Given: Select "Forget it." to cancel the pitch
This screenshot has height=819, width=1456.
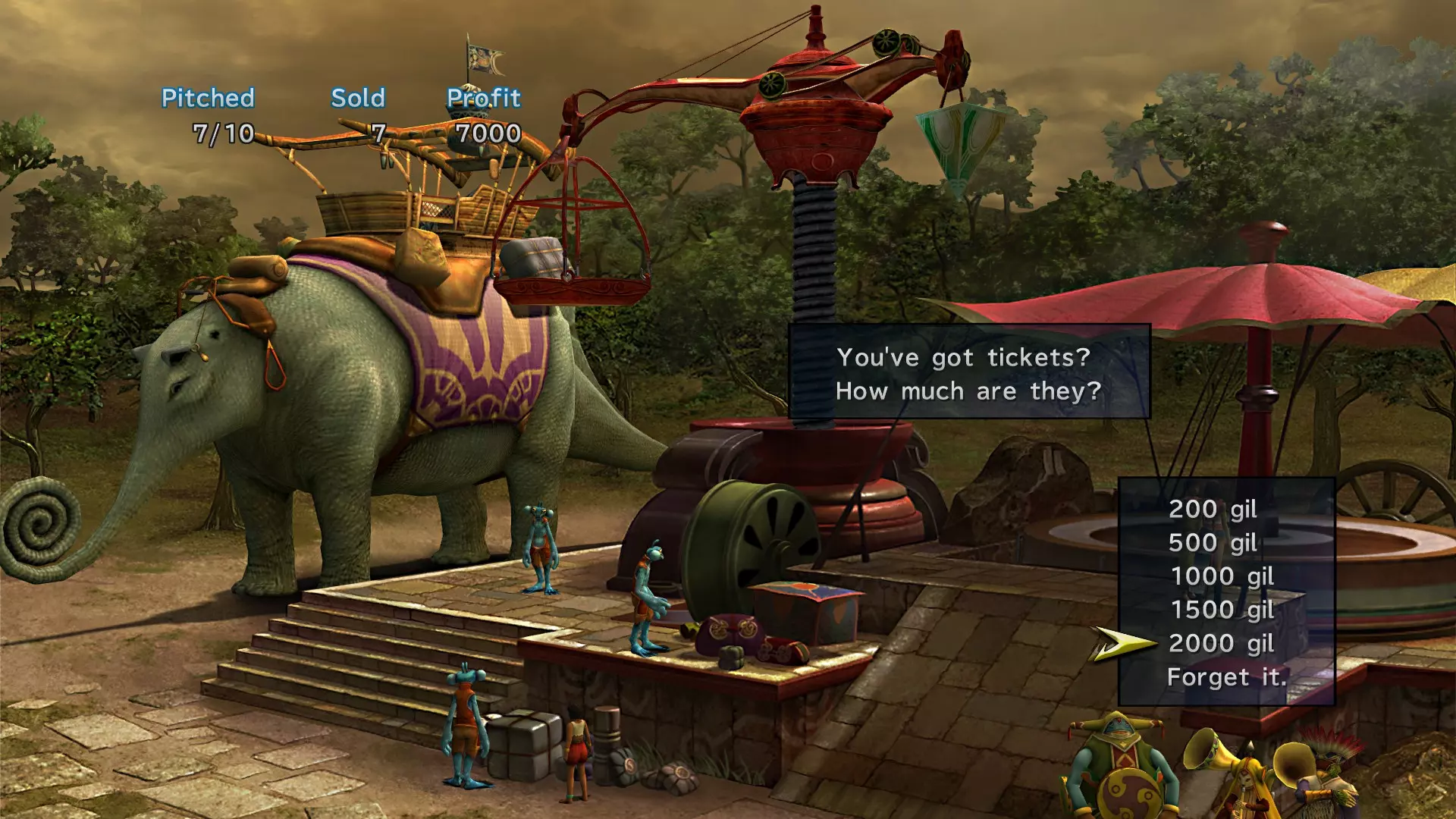Looking at the screenshot, I should pos(1226,677).
